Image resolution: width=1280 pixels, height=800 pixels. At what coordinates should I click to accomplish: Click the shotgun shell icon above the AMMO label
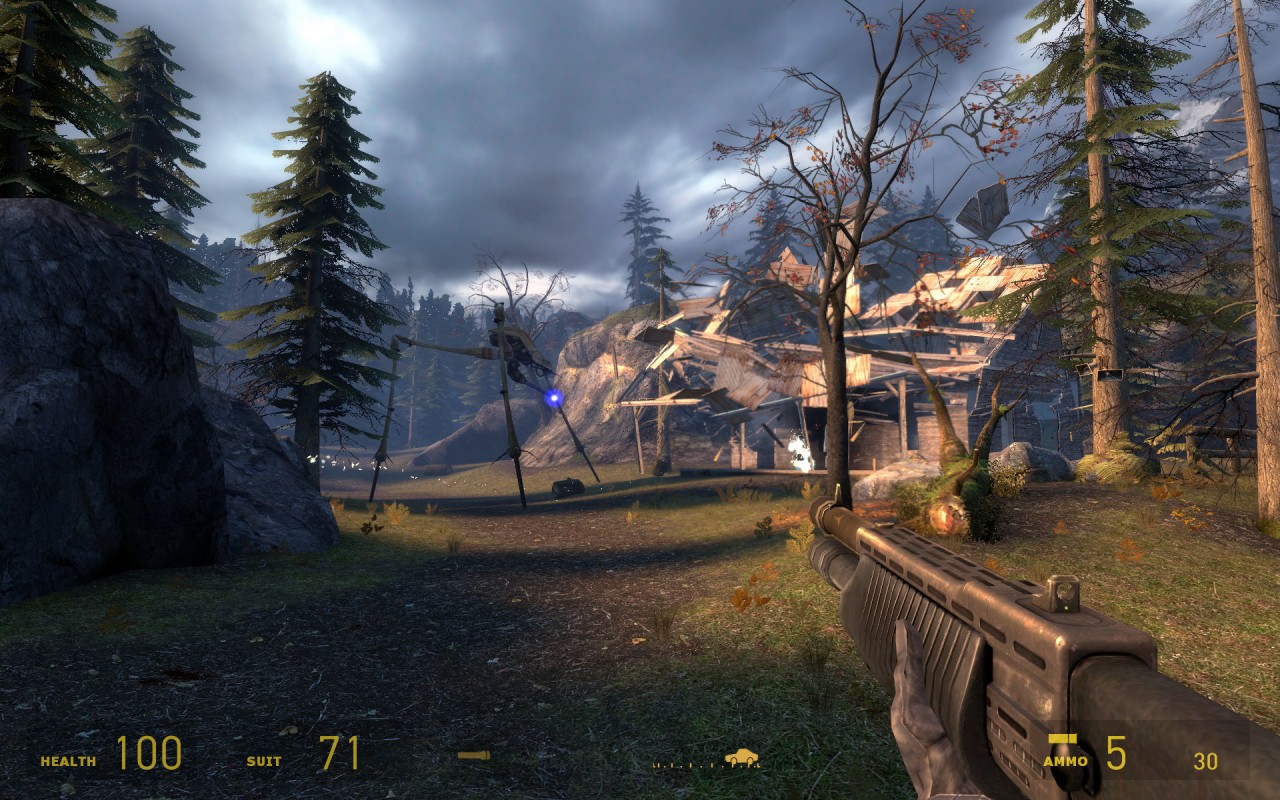(1061, 738)
